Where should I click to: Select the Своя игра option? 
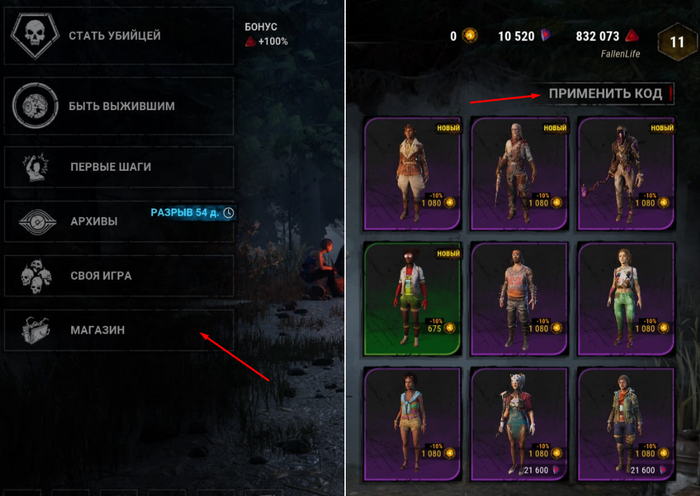pos(118,275)
